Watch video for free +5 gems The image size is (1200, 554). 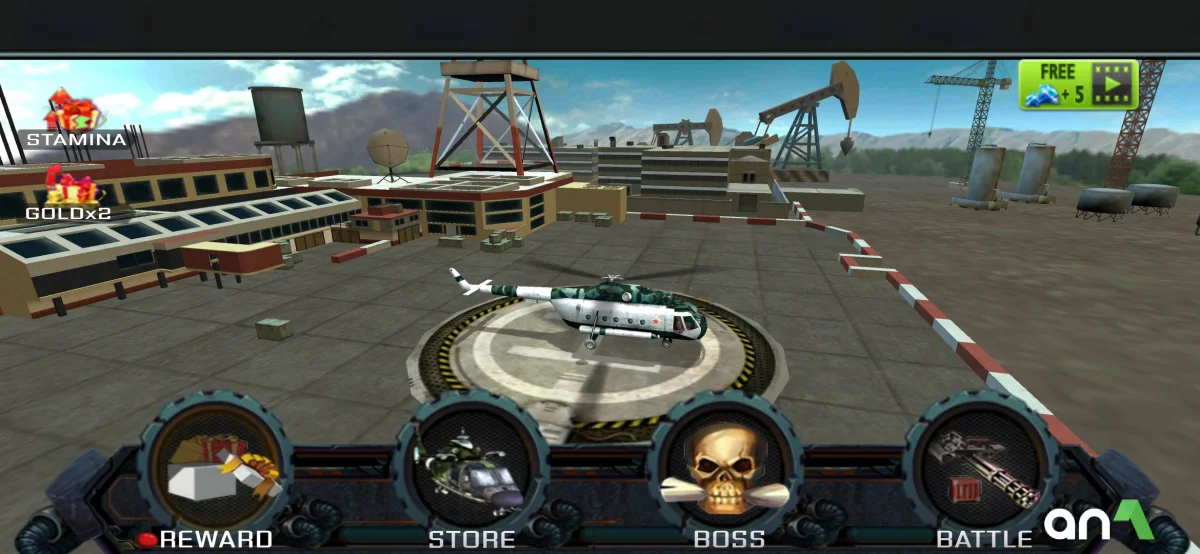1079,84
